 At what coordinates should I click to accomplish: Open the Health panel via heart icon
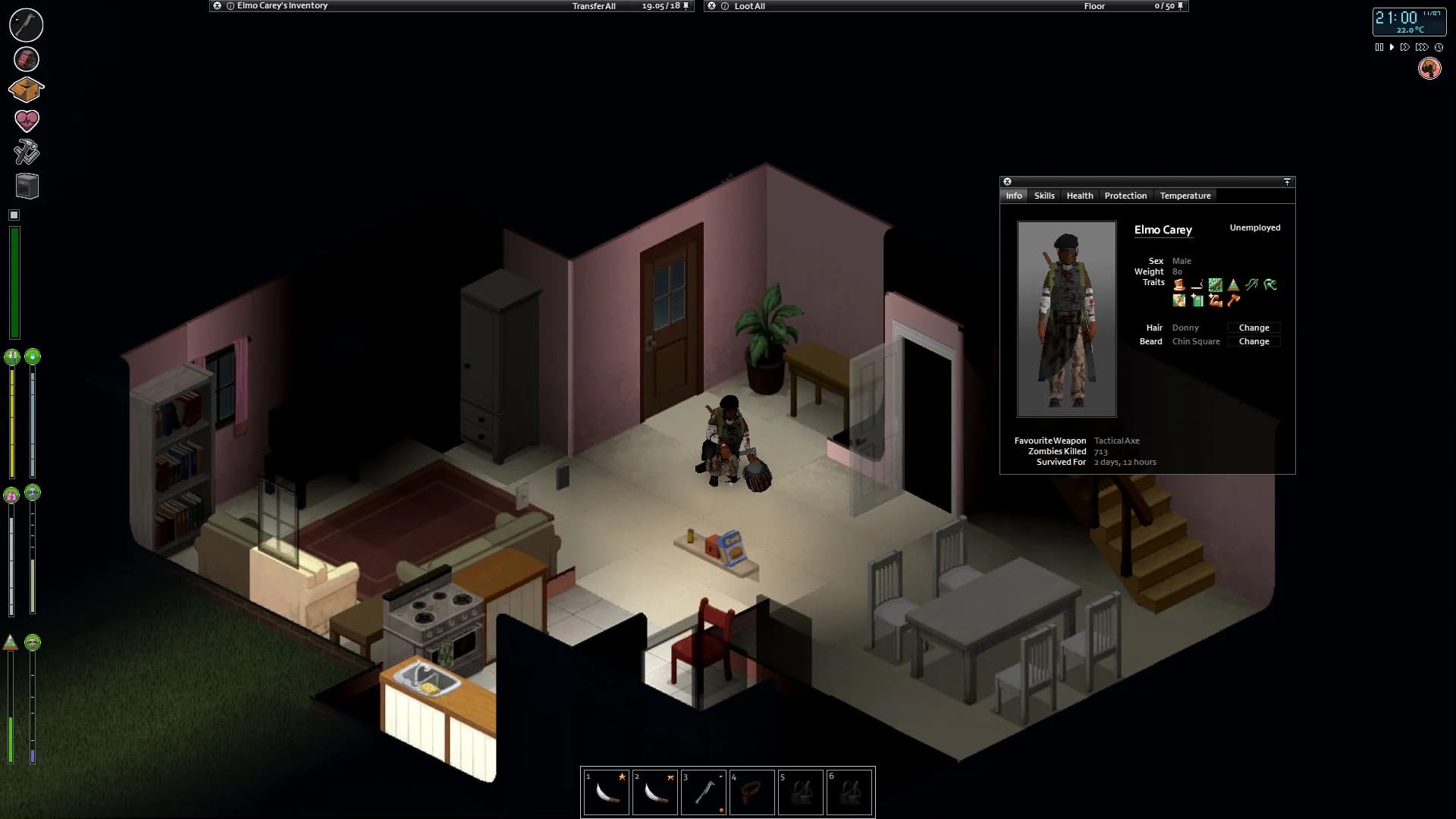[x=26, y=120]
